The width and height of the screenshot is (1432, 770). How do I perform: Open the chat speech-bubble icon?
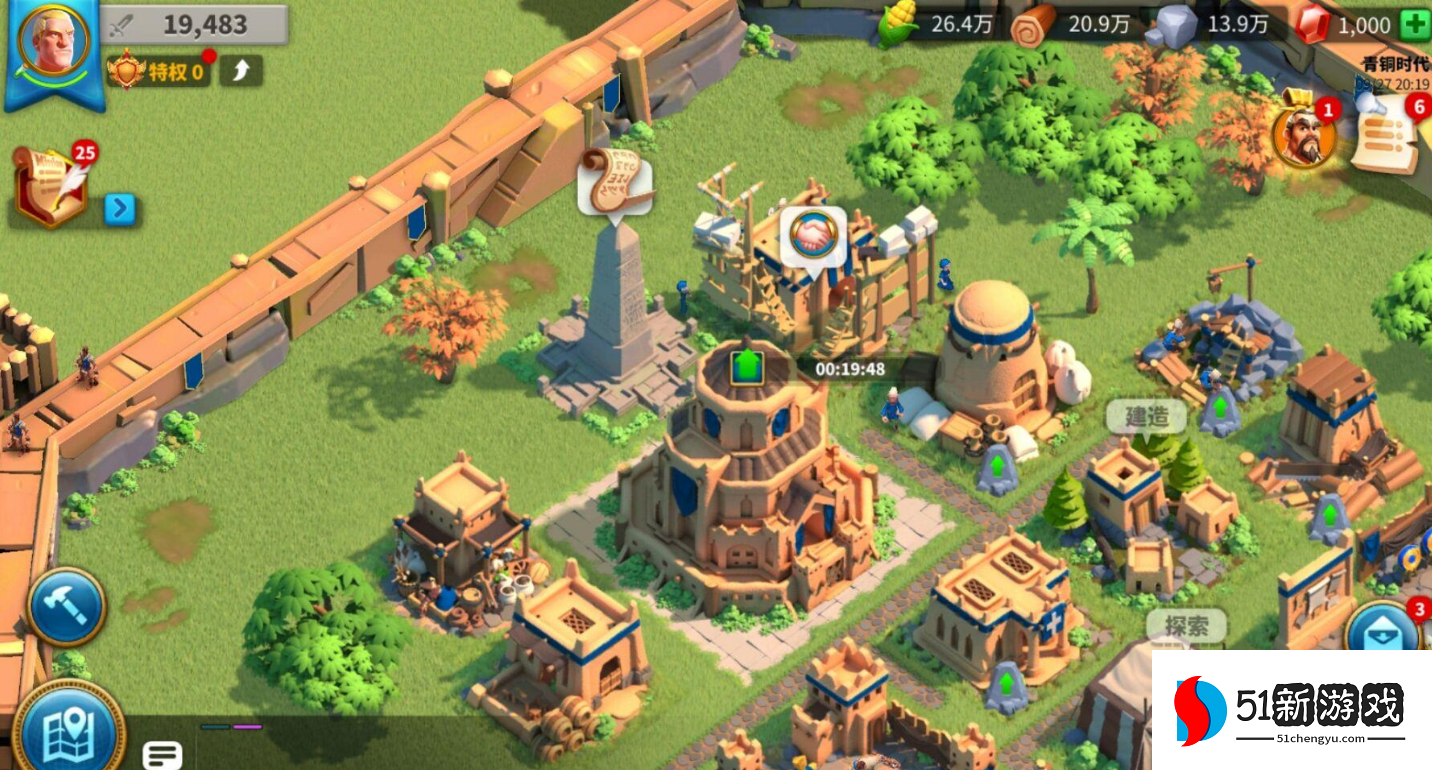click(x=161, y=754)
